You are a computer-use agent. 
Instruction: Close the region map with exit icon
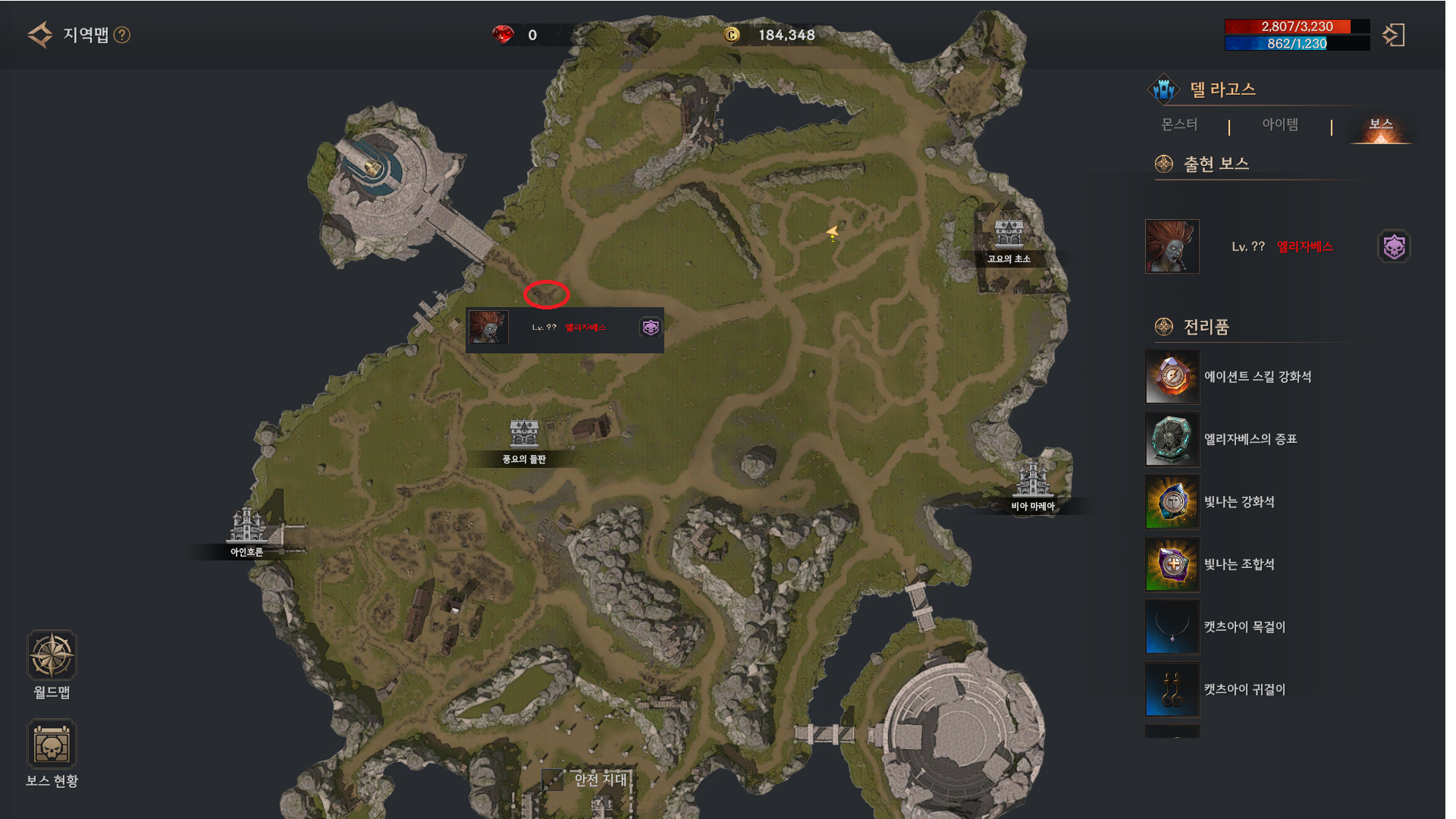coord(1393,35)
